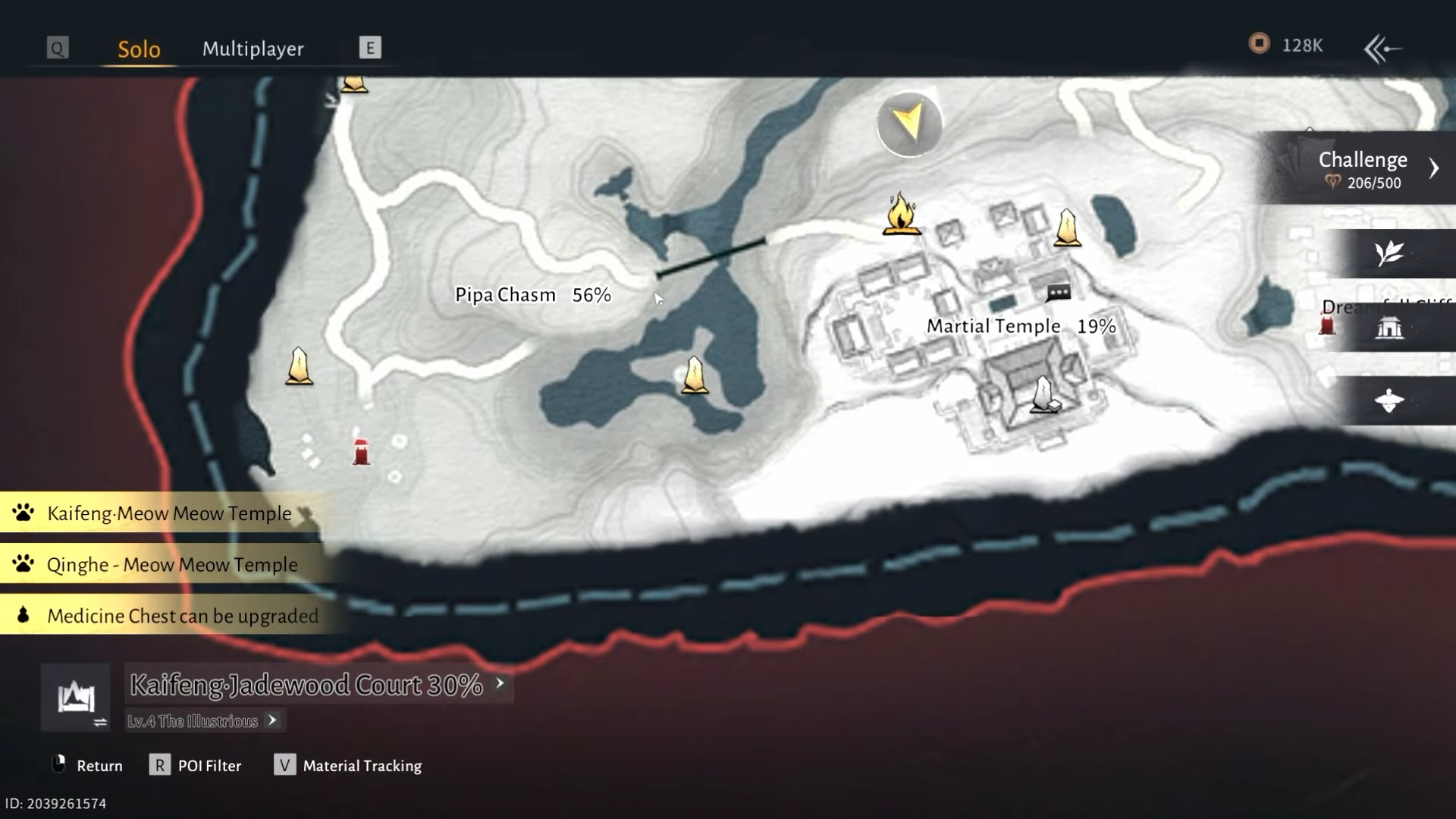Click the Medicine Chest can be upgraded notification
Image resolution: width=1456 pixels, height=819 pixels.
pos(182,616)
